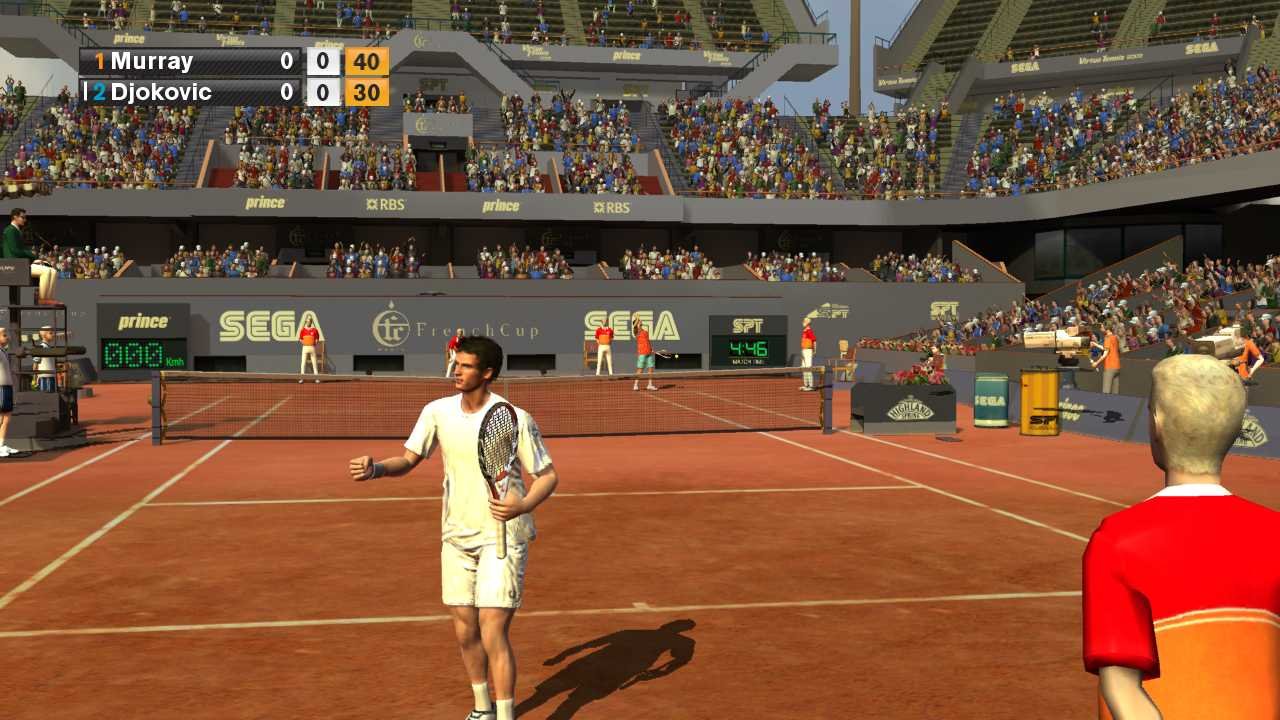The height and width of the screenshot is (720, 1280).
Task: Click Murray's game score of 0
Action: [322, 61]
